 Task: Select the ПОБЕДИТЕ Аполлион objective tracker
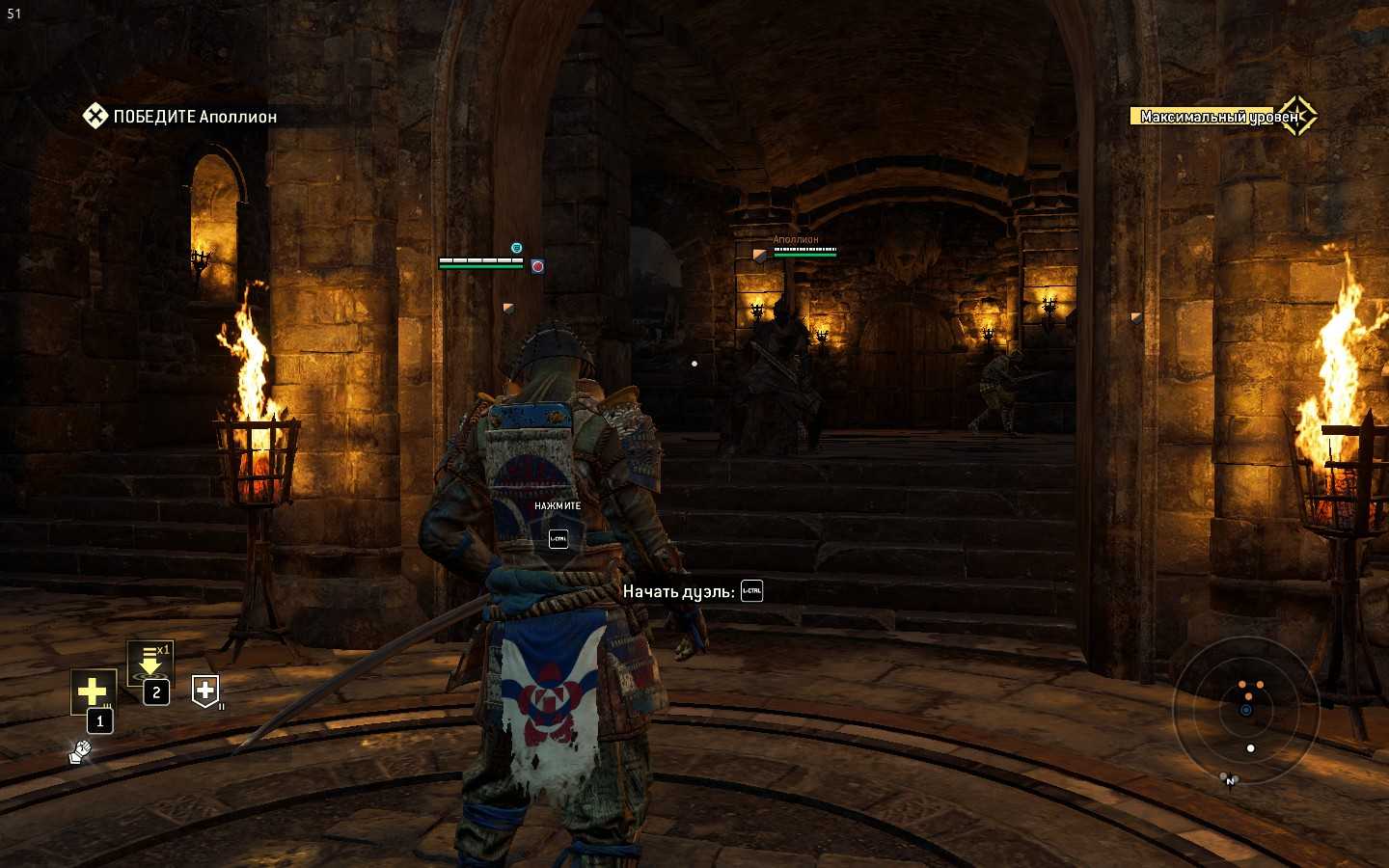pyautogui.click(x=181, y=117)
